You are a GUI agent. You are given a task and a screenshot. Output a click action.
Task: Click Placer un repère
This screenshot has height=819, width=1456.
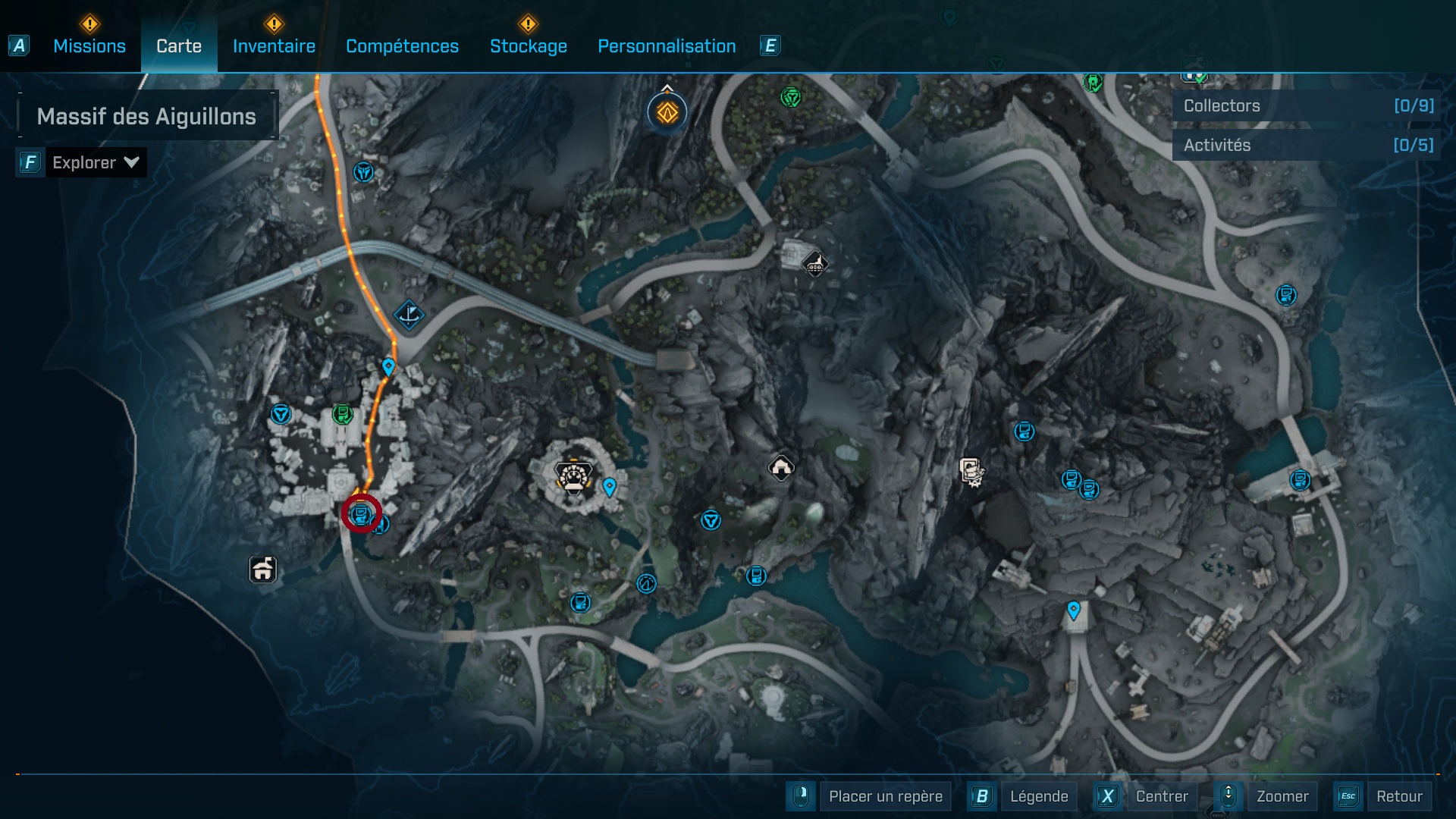pyautogui.click(x=885, y=796)
